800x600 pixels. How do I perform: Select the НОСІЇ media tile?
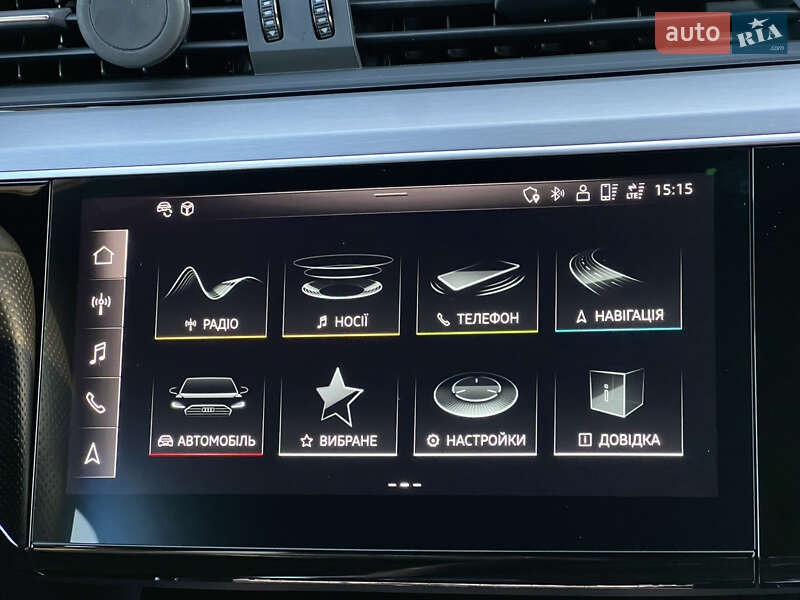(x=342, y=295)
